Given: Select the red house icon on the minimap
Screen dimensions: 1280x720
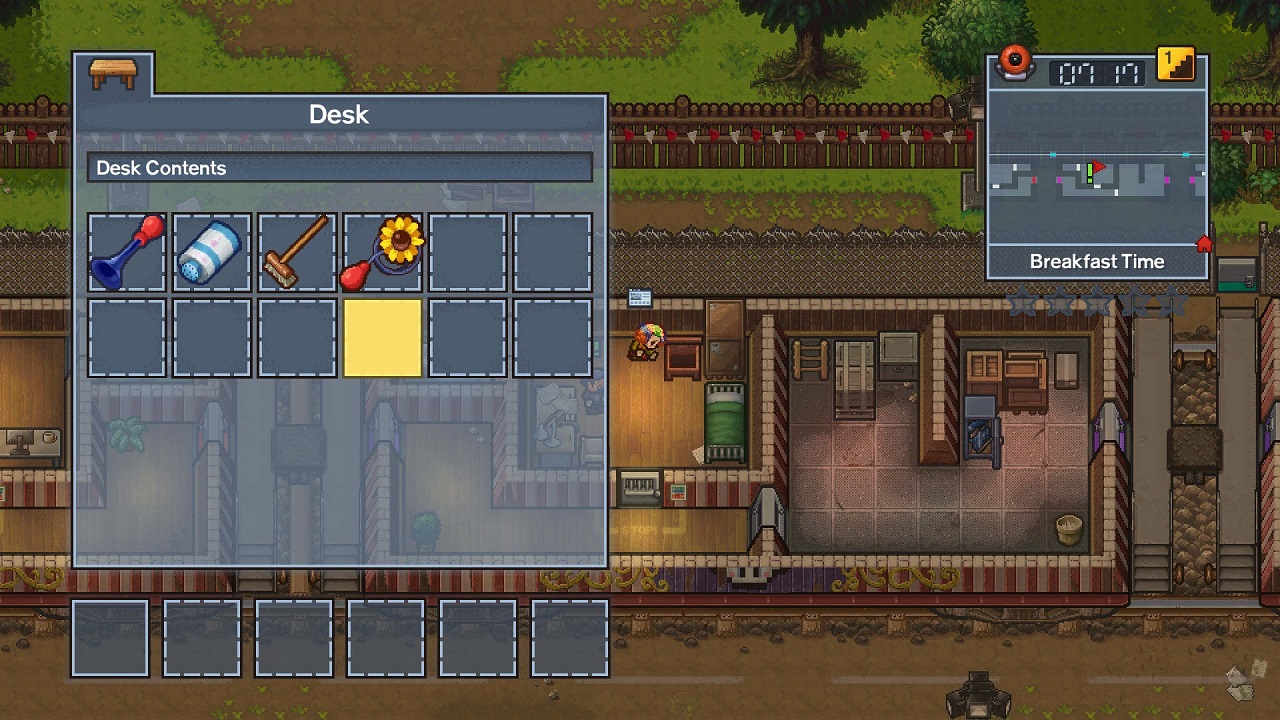Looking at the screenshot, I should click(x=1203, y=243).
